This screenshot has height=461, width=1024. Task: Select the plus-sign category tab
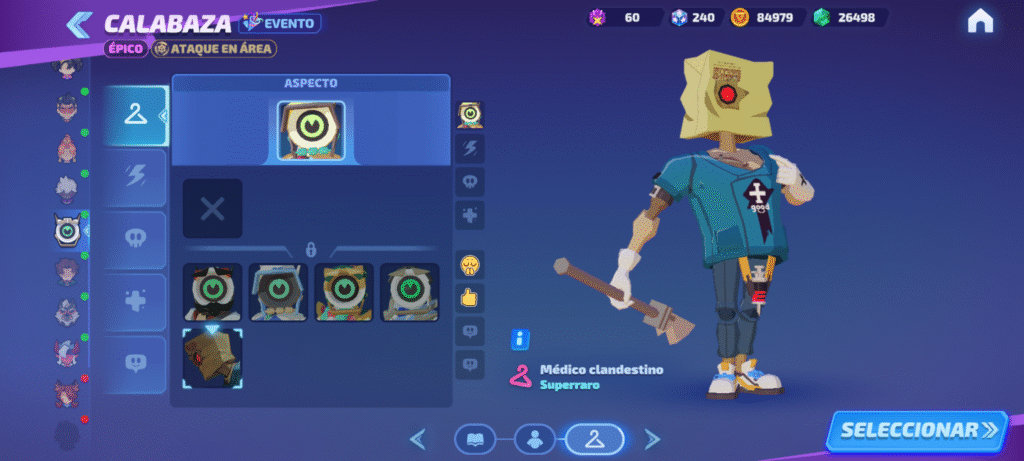click(x=135, y=301)
